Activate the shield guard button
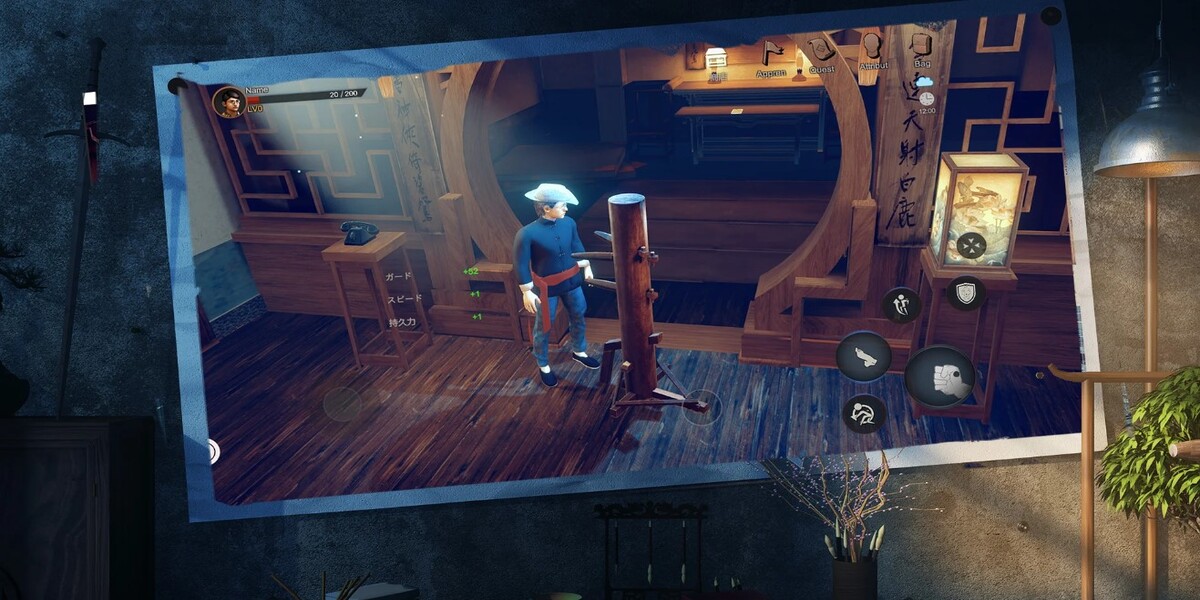 pos(966,293)
